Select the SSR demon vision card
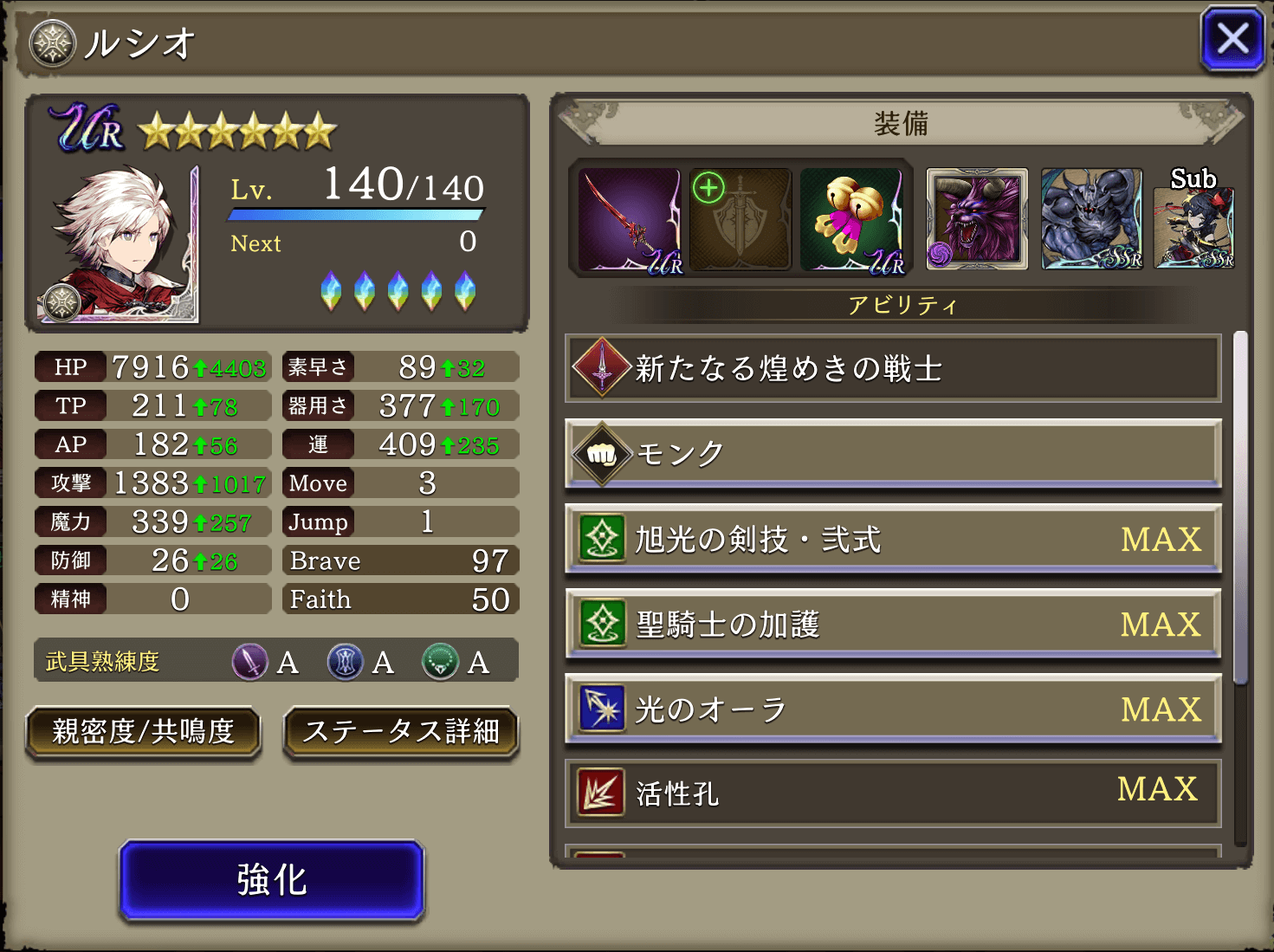 click(1090, 217)
